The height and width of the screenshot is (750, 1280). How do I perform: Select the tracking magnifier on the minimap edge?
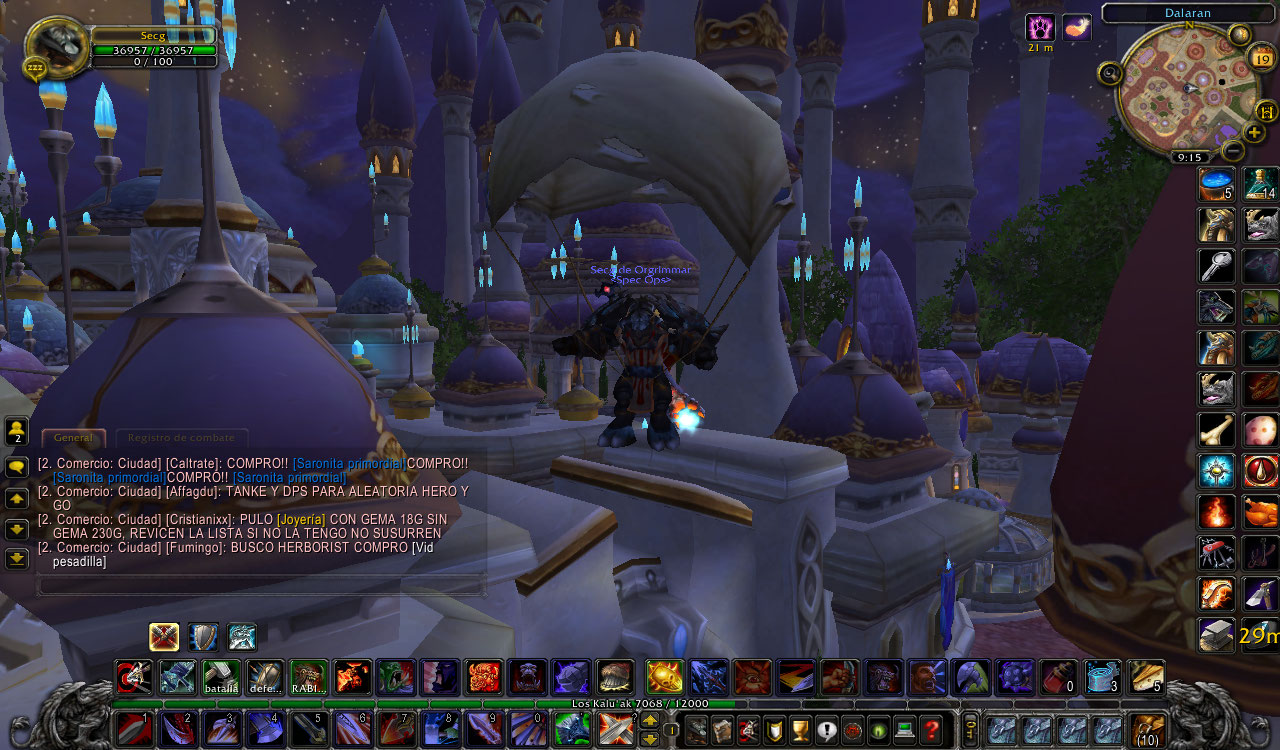point(1108,73)
